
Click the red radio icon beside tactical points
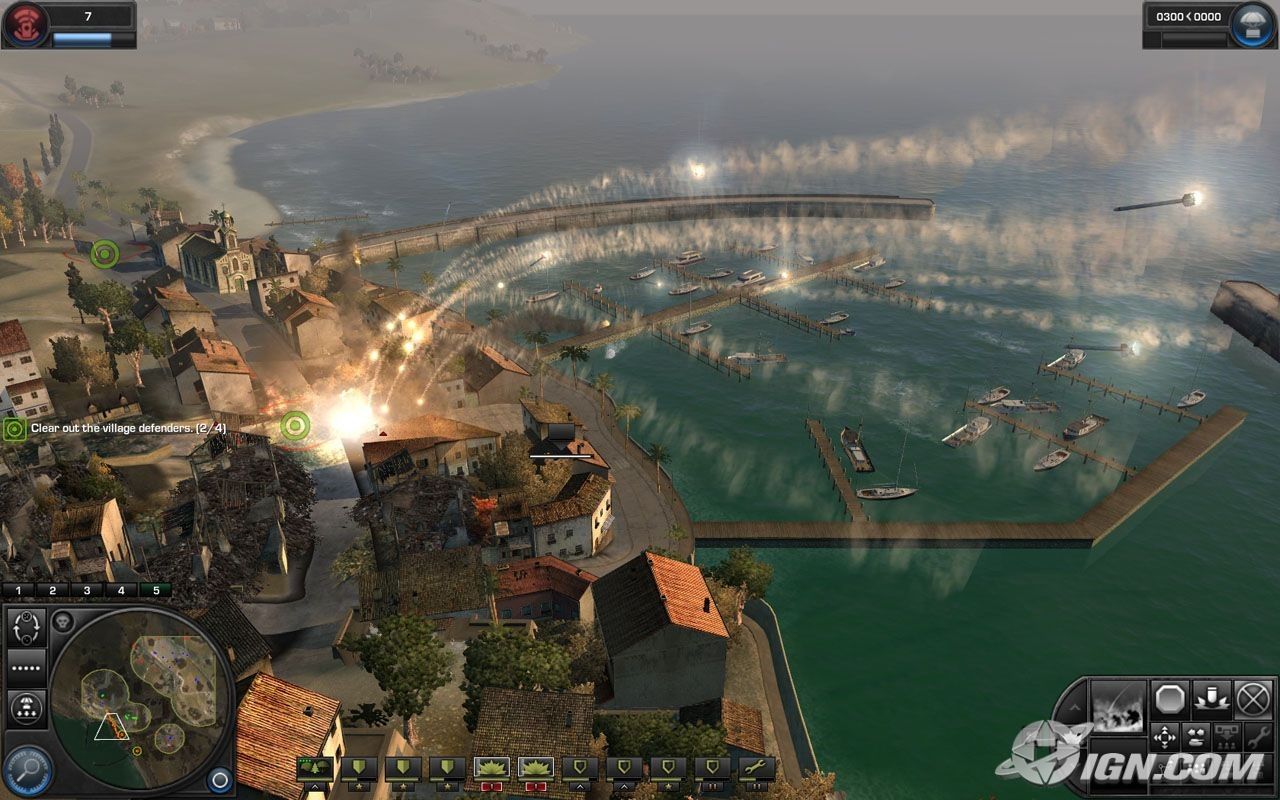click(26, 24)
